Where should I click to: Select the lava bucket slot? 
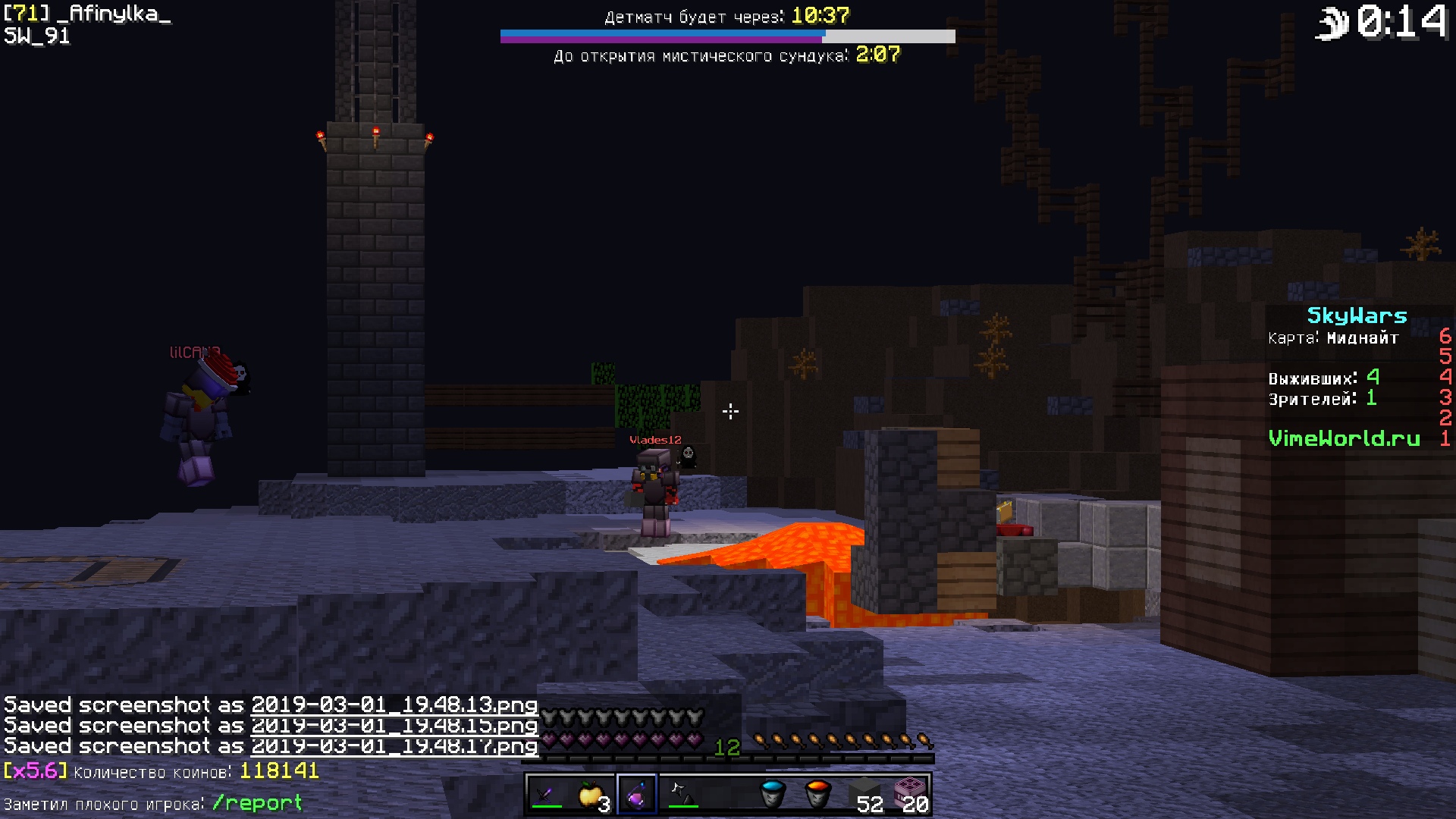click(817, 795)
